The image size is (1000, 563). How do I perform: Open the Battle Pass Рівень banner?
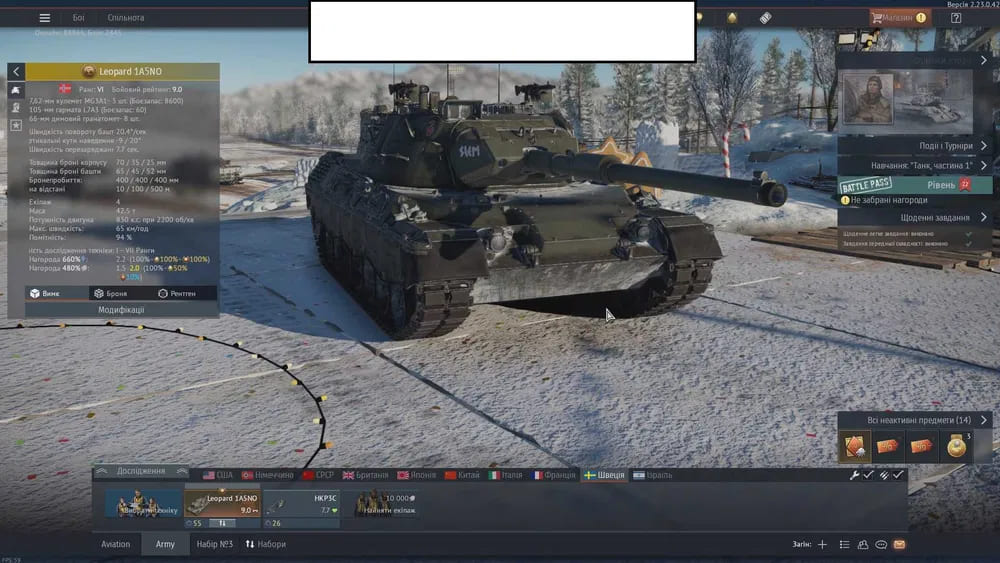915,185
